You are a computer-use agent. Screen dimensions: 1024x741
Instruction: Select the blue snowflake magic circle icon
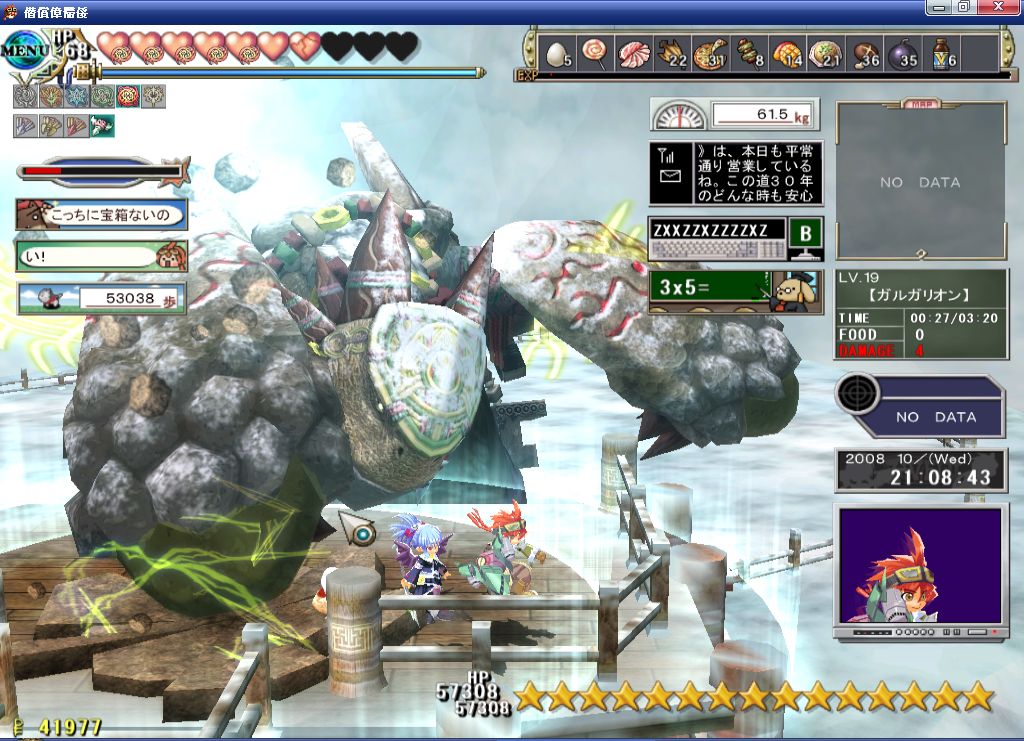click(x=75, y=96)
